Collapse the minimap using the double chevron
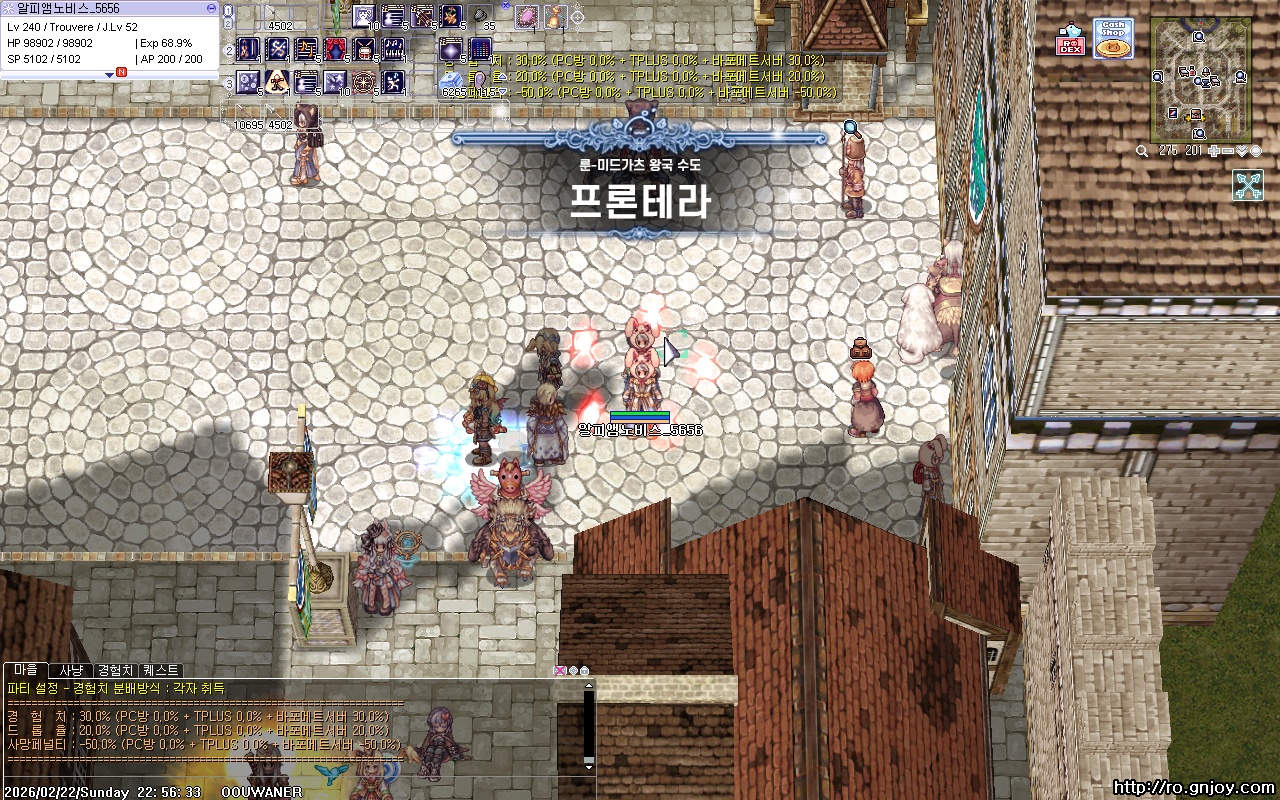 point(1243,149)
